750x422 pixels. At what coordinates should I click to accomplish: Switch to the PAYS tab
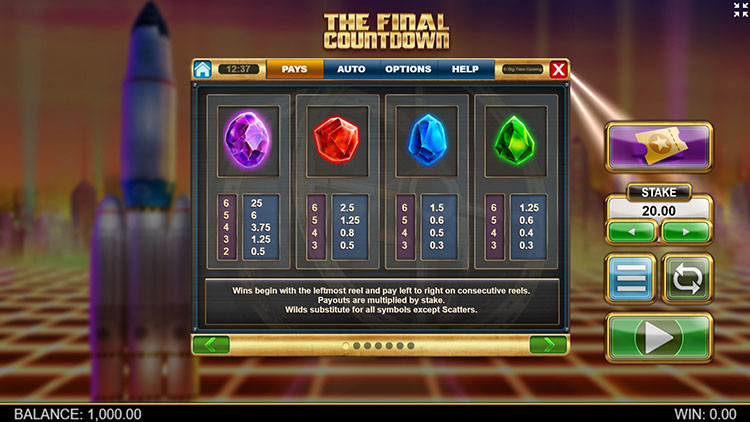(x=294, y=70)
